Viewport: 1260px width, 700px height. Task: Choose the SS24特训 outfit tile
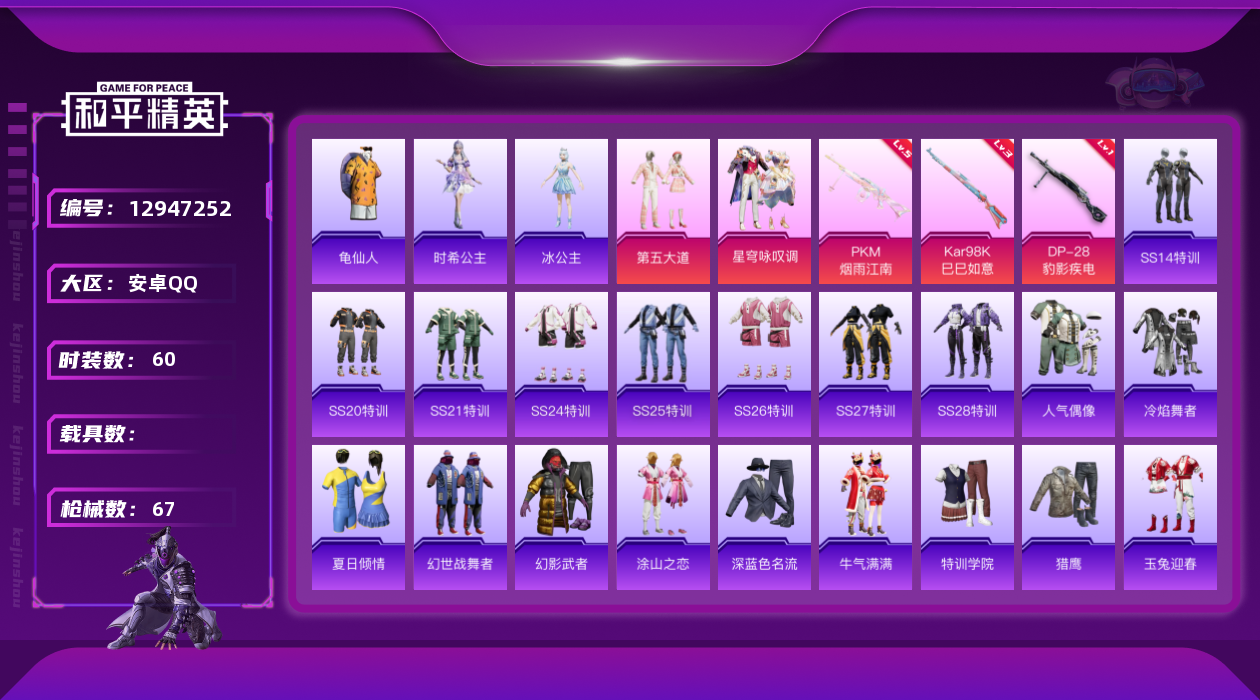pyautogui.click(x=561, y=364)
